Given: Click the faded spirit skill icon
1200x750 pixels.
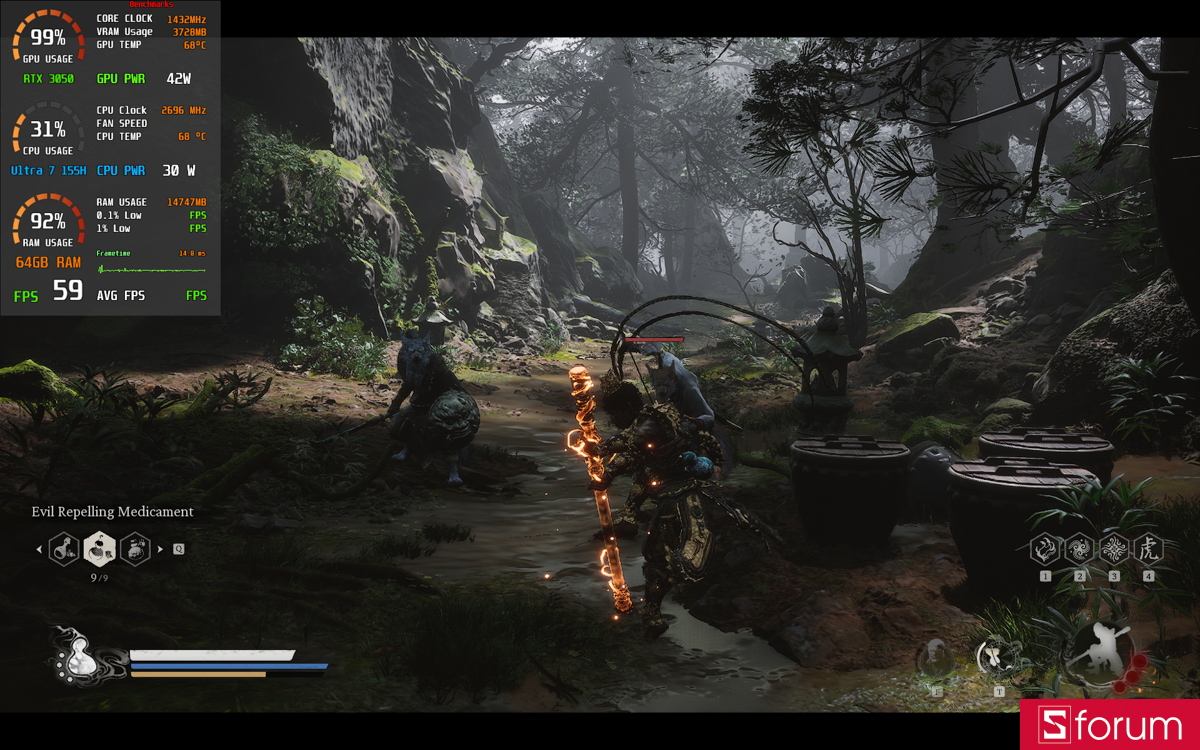Looking at the screenshot, I should coord(936,659).
